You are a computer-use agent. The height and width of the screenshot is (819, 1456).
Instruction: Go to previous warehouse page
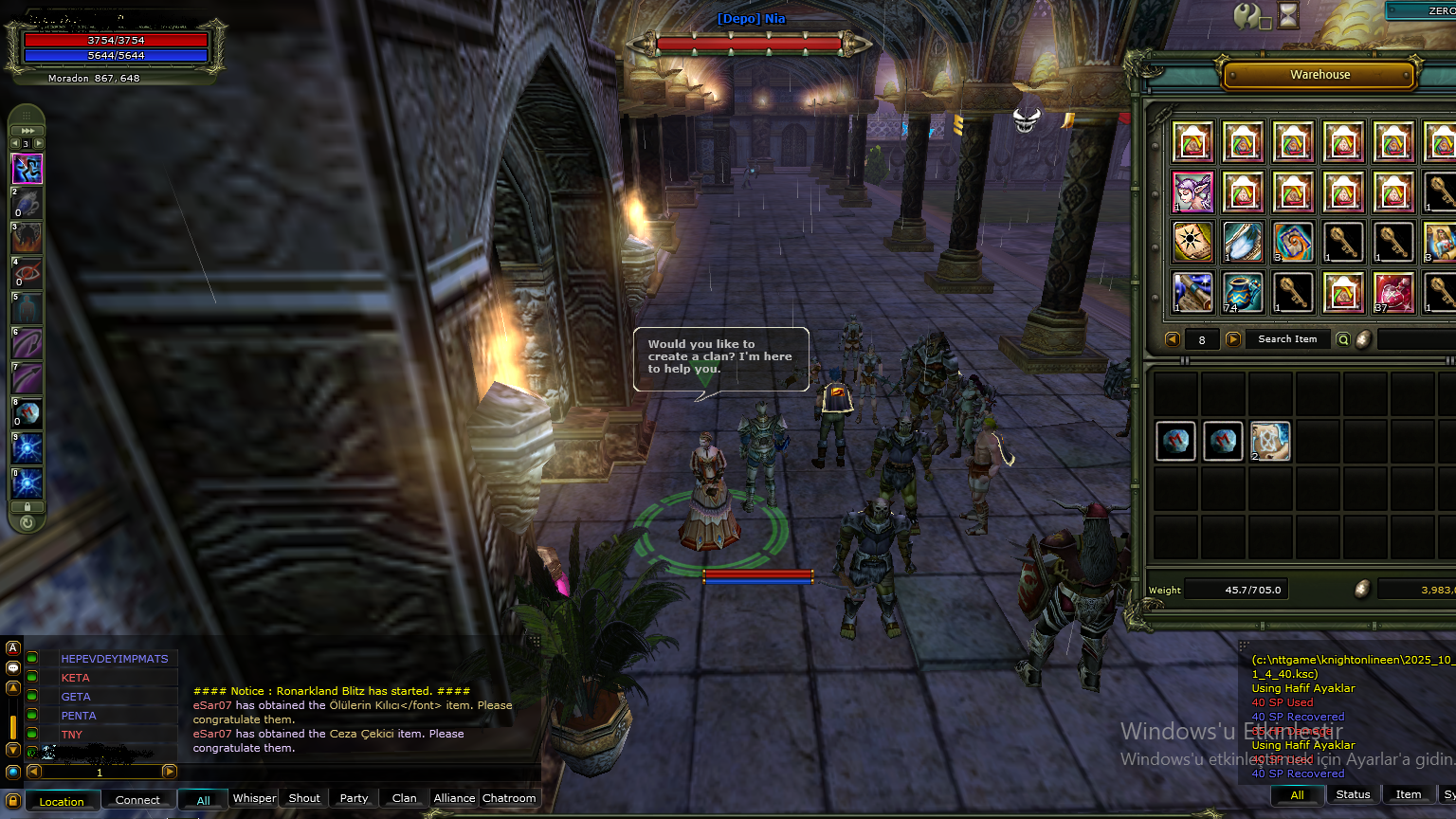1173,339
